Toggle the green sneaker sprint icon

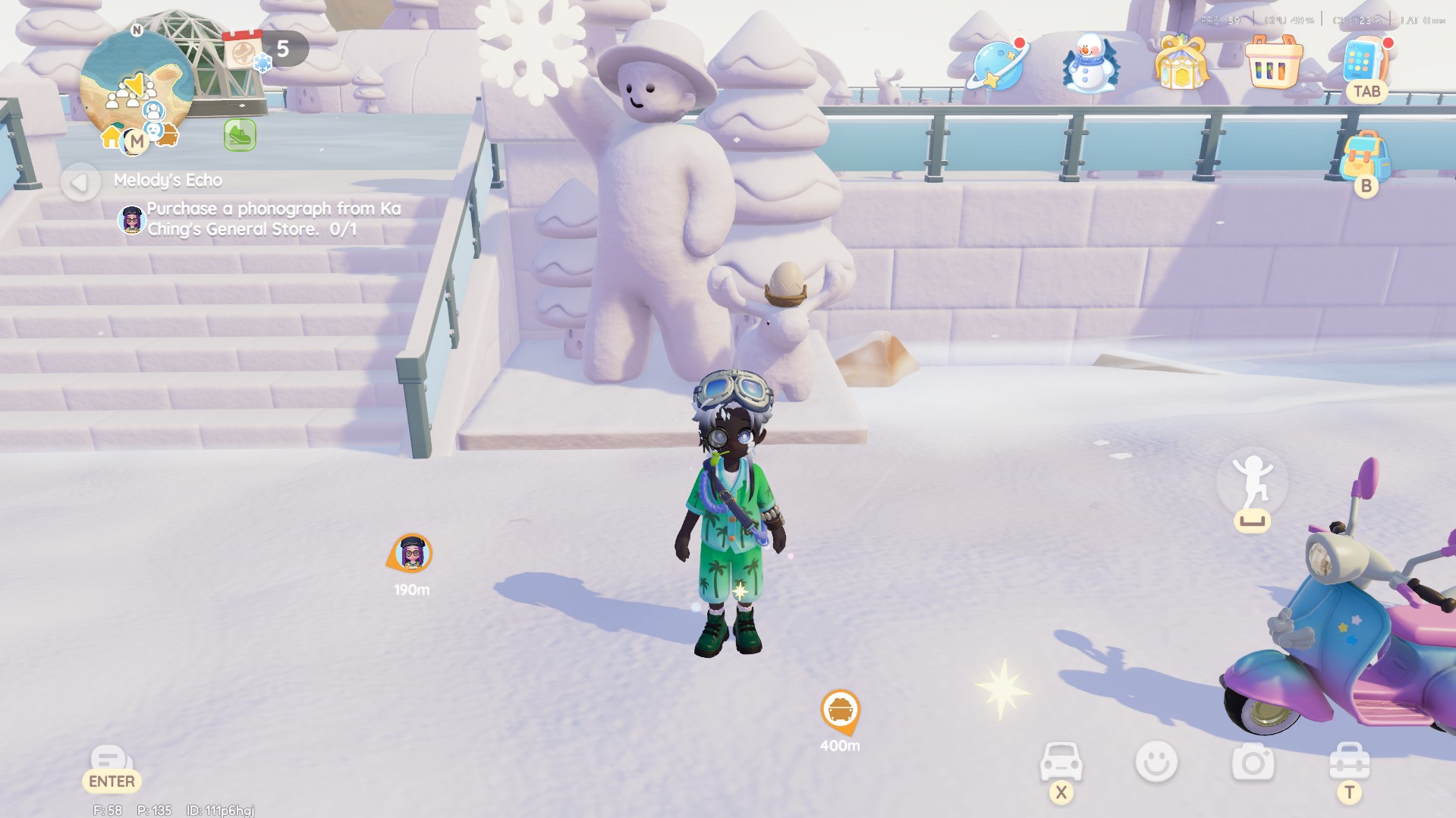pyautogui.click(x=240, y=136)
